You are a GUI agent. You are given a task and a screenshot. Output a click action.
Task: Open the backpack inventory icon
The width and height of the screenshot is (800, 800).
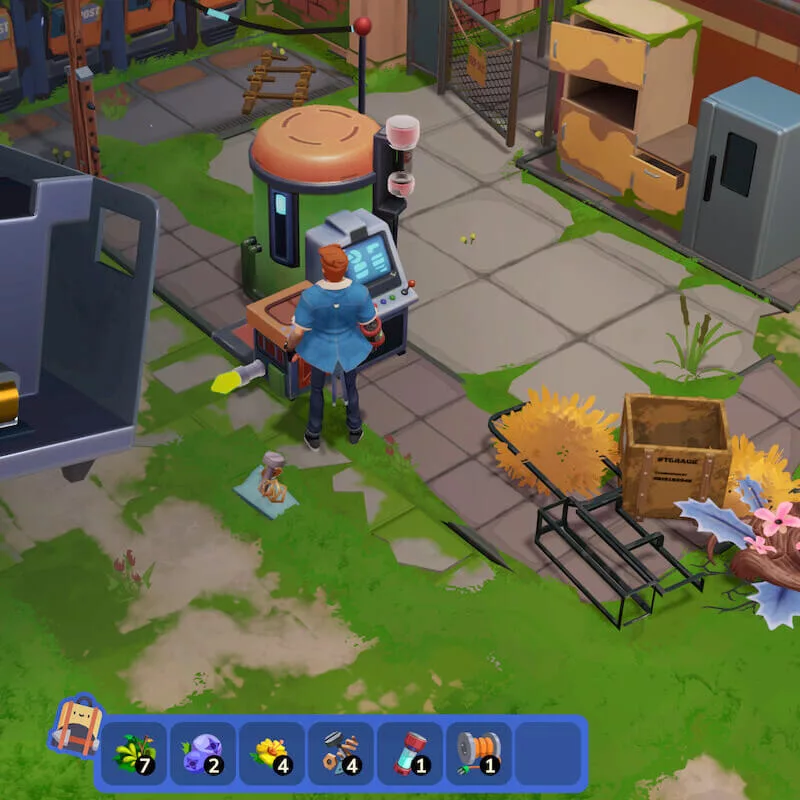click(75, 727)
